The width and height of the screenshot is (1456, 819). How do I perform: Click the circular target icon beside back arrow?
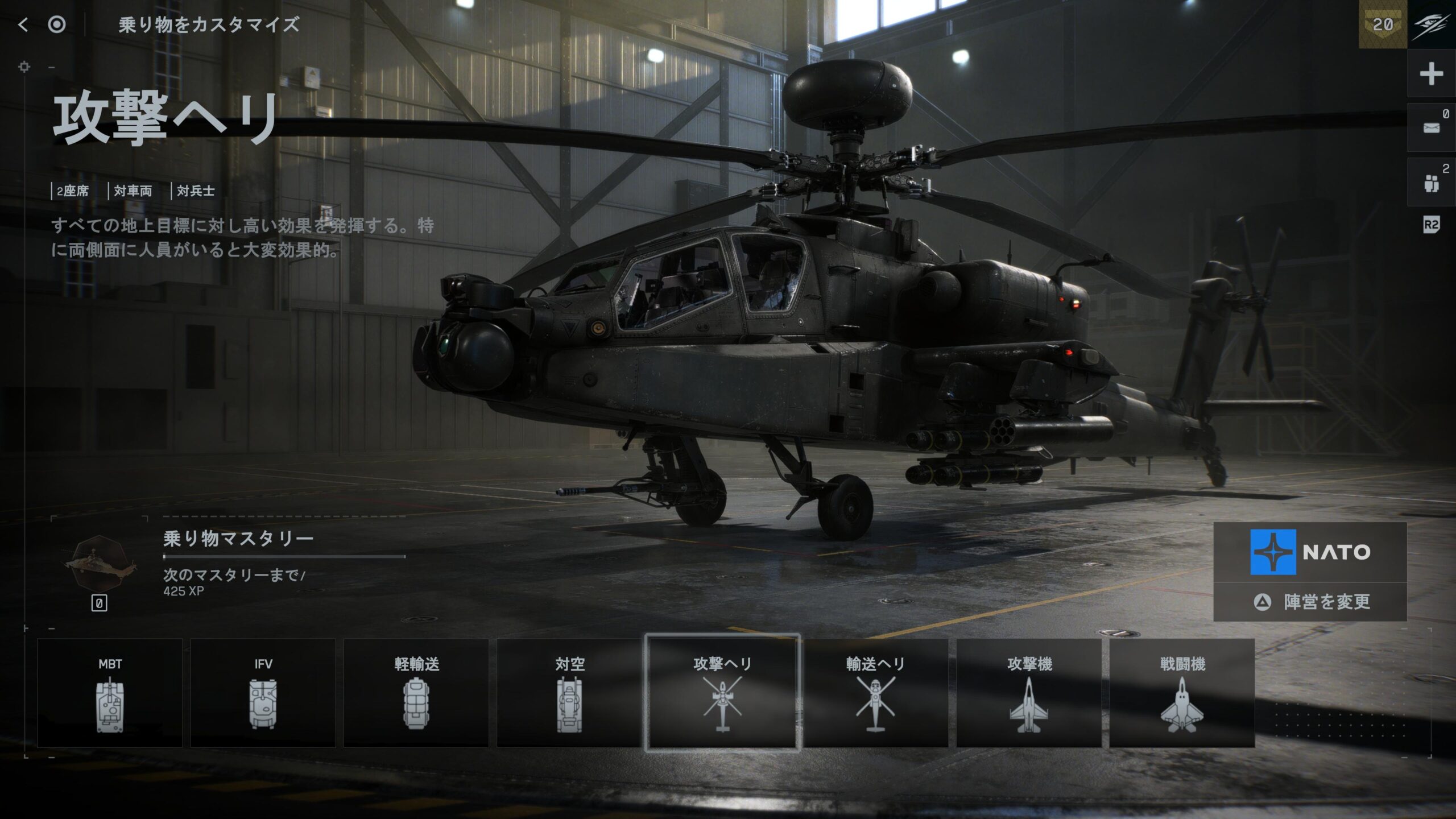57,24
